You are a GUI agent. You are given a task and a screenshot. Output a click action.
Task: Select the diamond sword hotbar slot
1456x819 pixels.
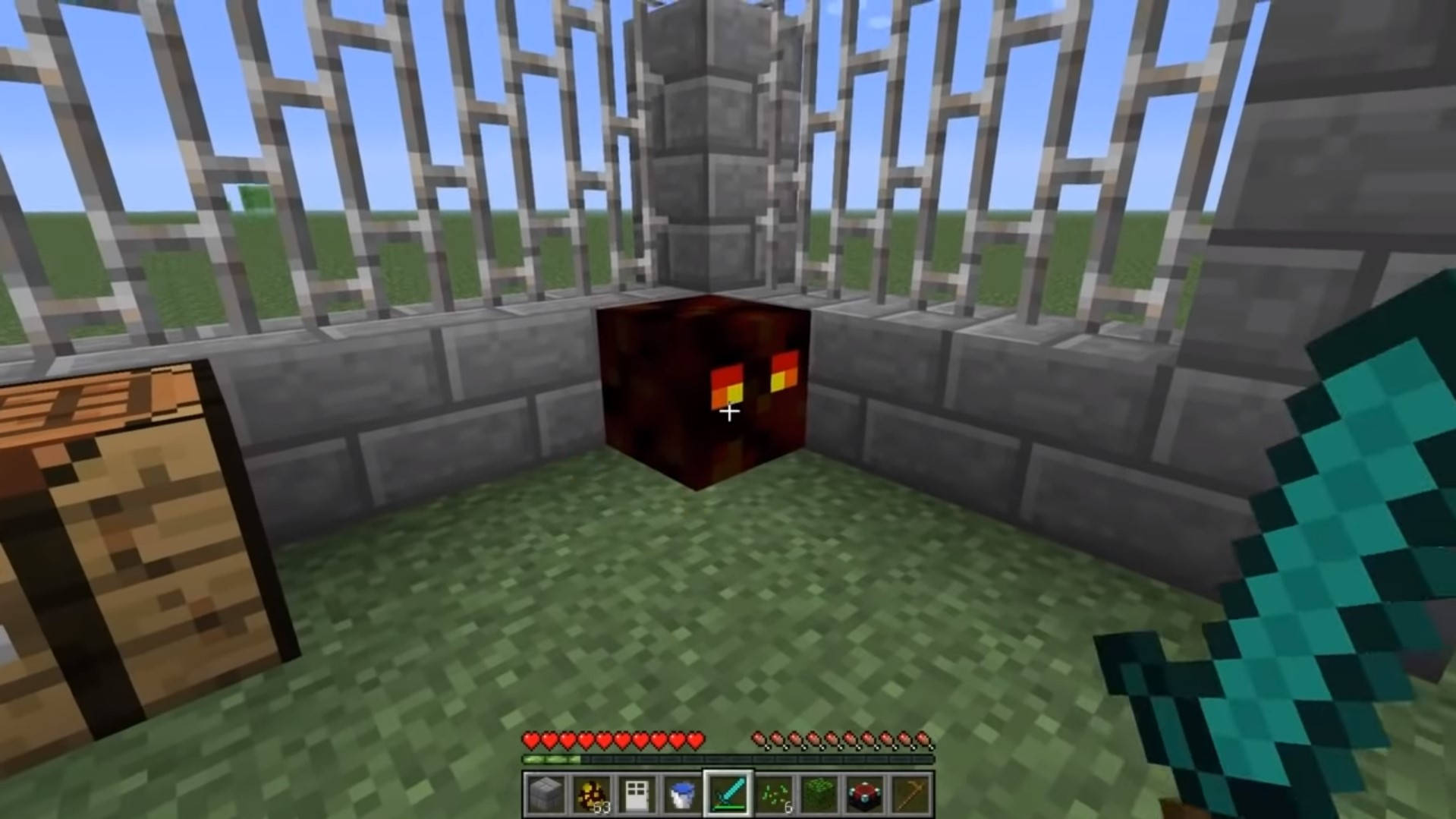point(728,795)
